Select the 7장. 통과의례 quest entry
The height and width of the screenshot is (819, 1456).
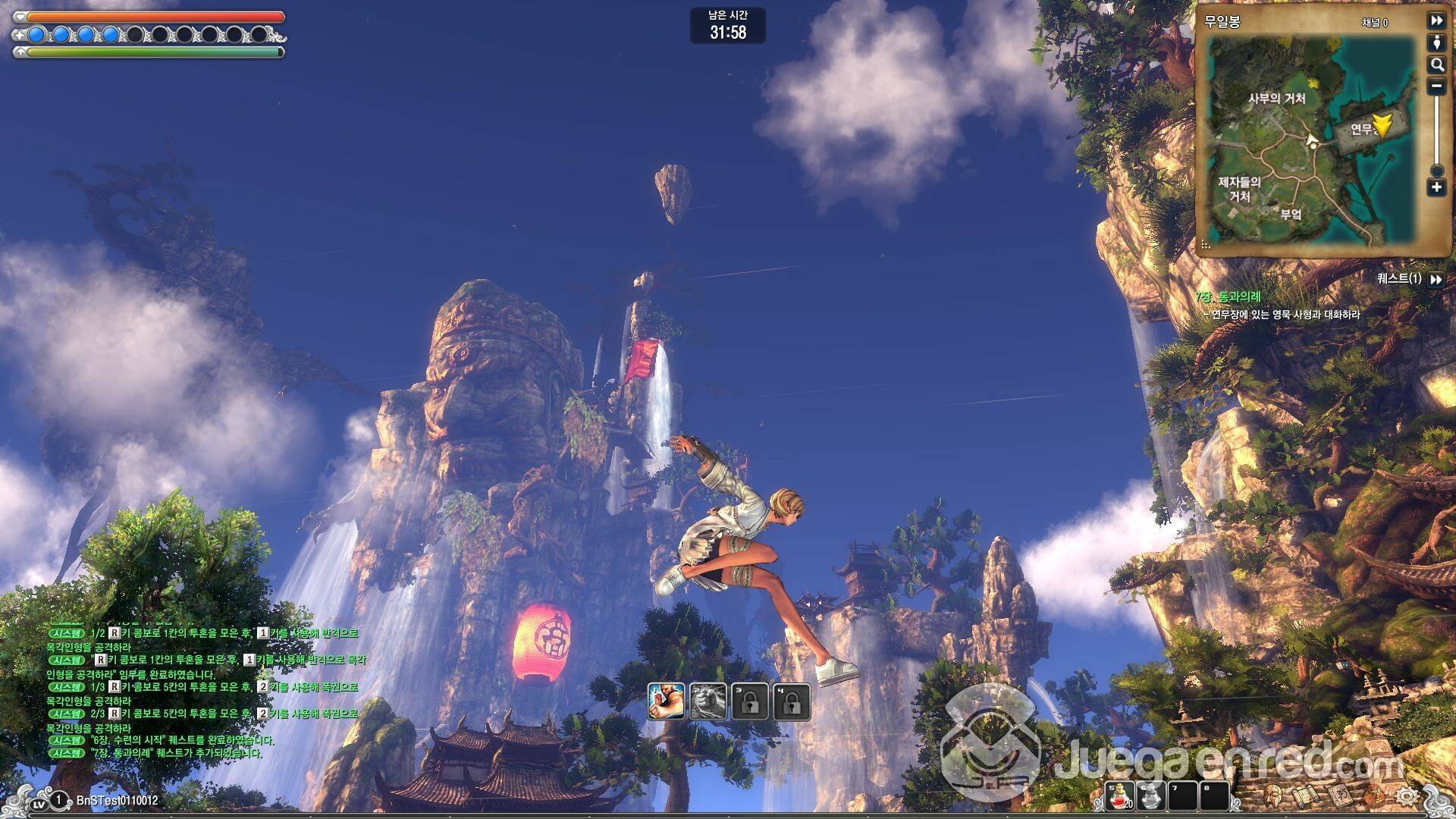1228,297
